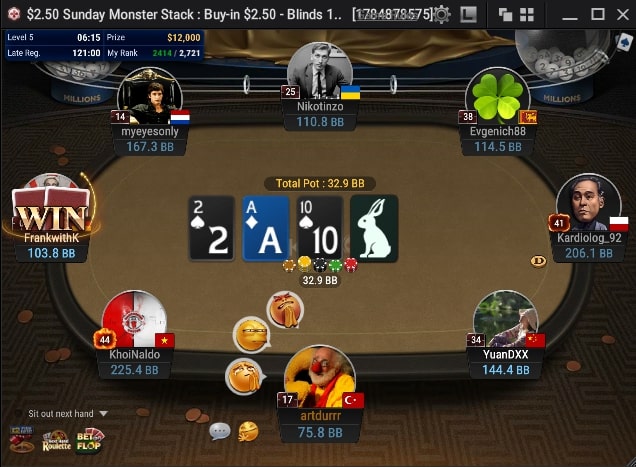Click Kardiolog_92's player avatar
This screenshot has width=636, height=467.
click(588, 204)
